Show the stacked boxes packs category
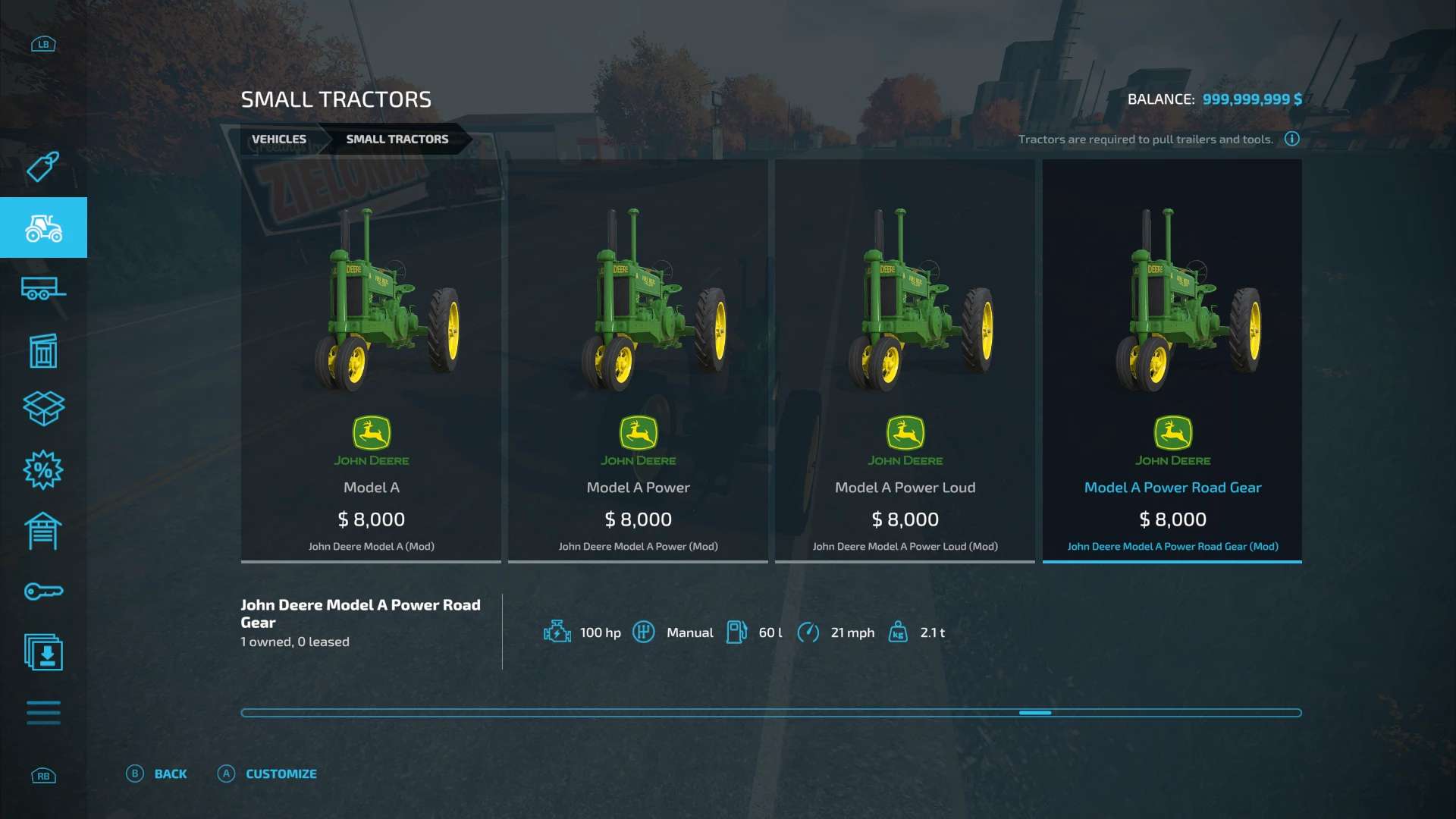 click(43, 409)
